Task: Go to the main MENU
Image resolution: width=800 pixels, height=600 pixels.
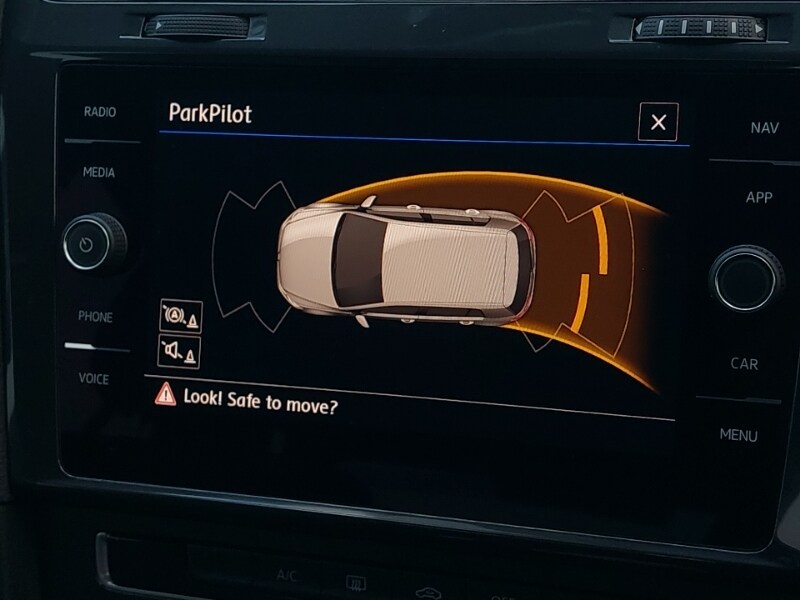Action: coord(739,435)
